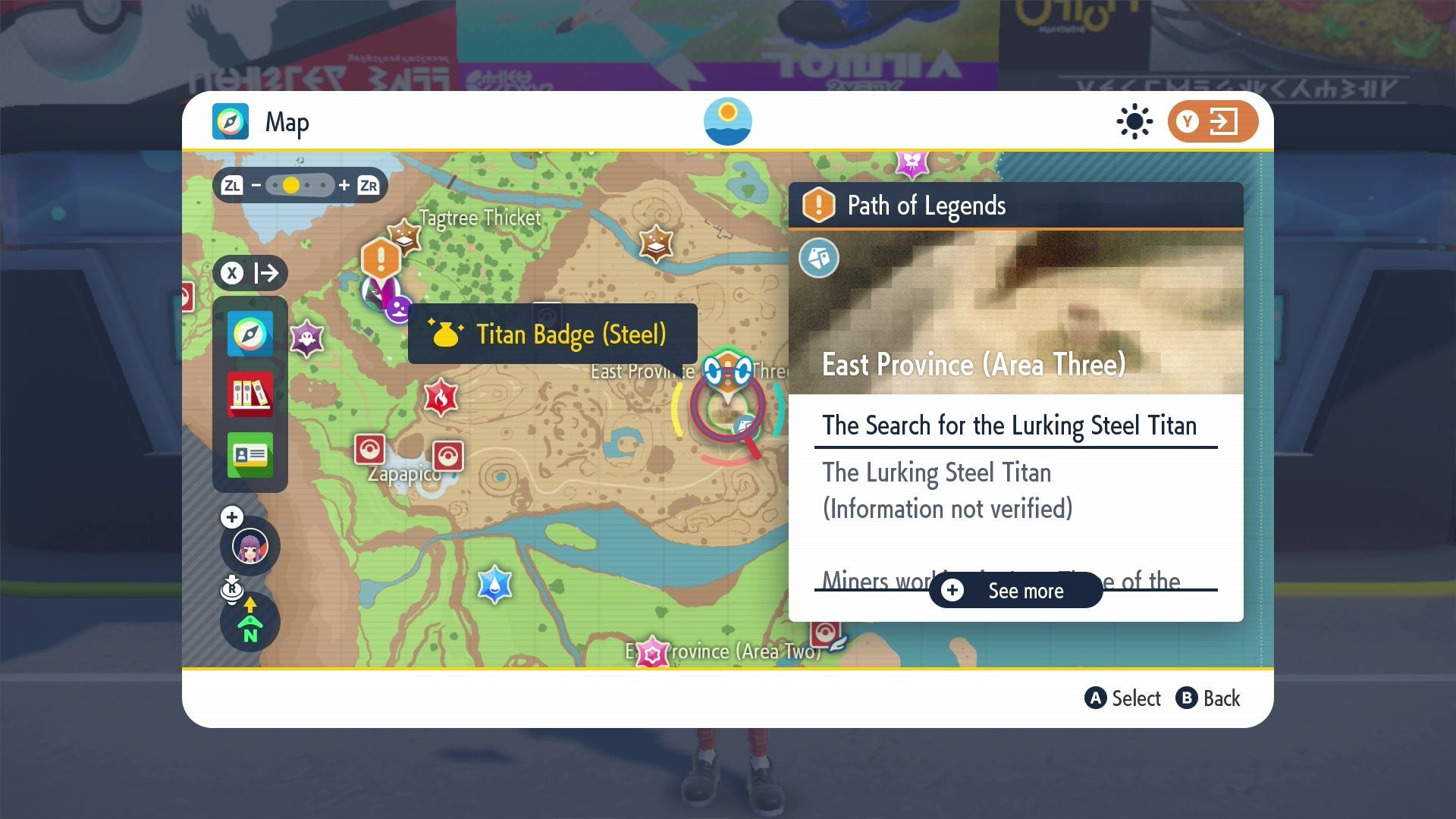Click the R button recenter toggle
1456x819 pixels.
(x=233, y=588)
